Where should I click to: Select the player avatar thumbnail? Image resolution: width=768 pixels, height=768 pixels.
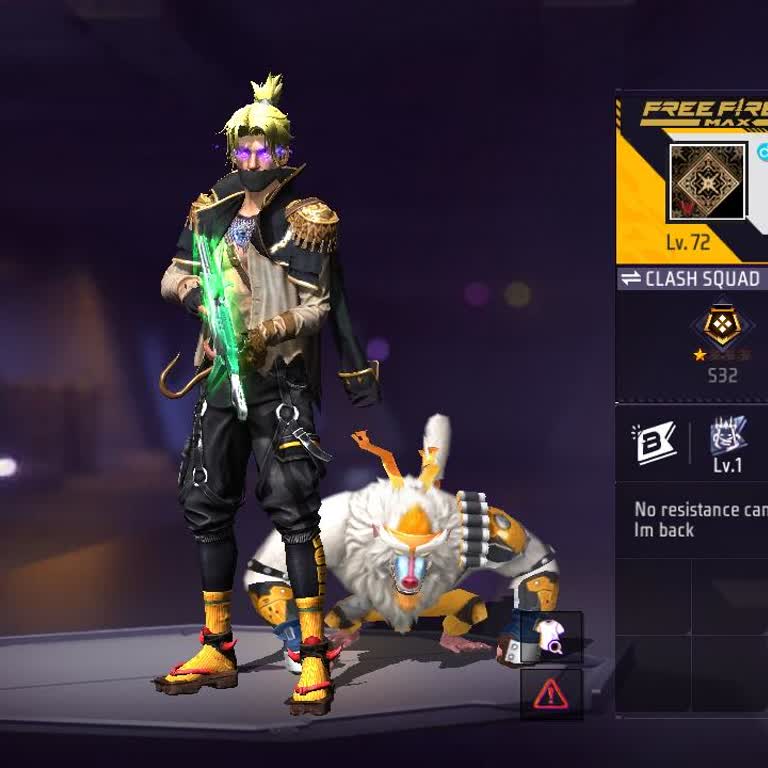click(x=707, y=182)
